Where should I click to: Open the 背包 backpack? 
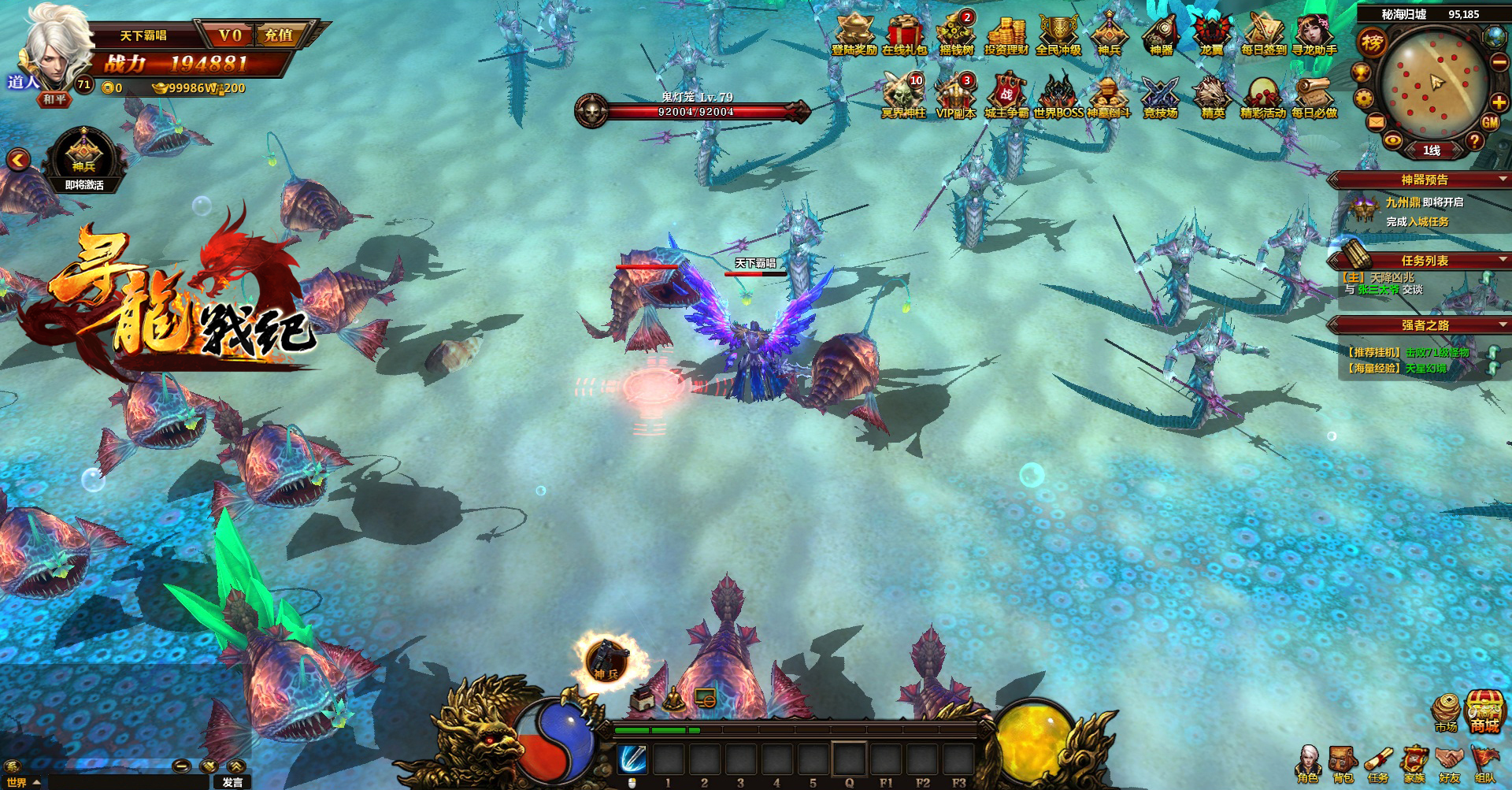click(1343, 763)
